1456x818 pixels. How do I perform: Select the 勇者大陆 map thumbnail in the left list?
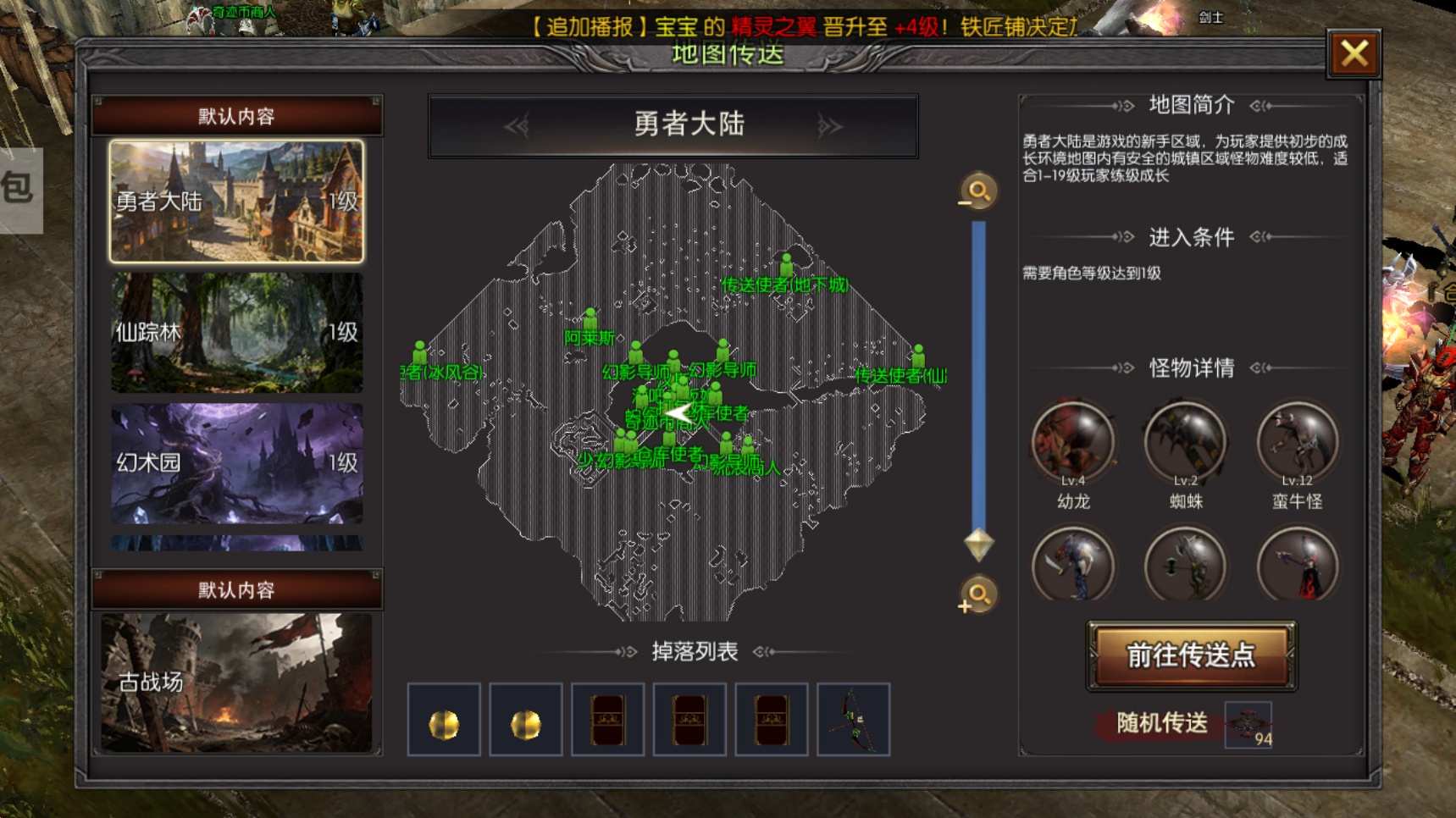coord(237,202)
